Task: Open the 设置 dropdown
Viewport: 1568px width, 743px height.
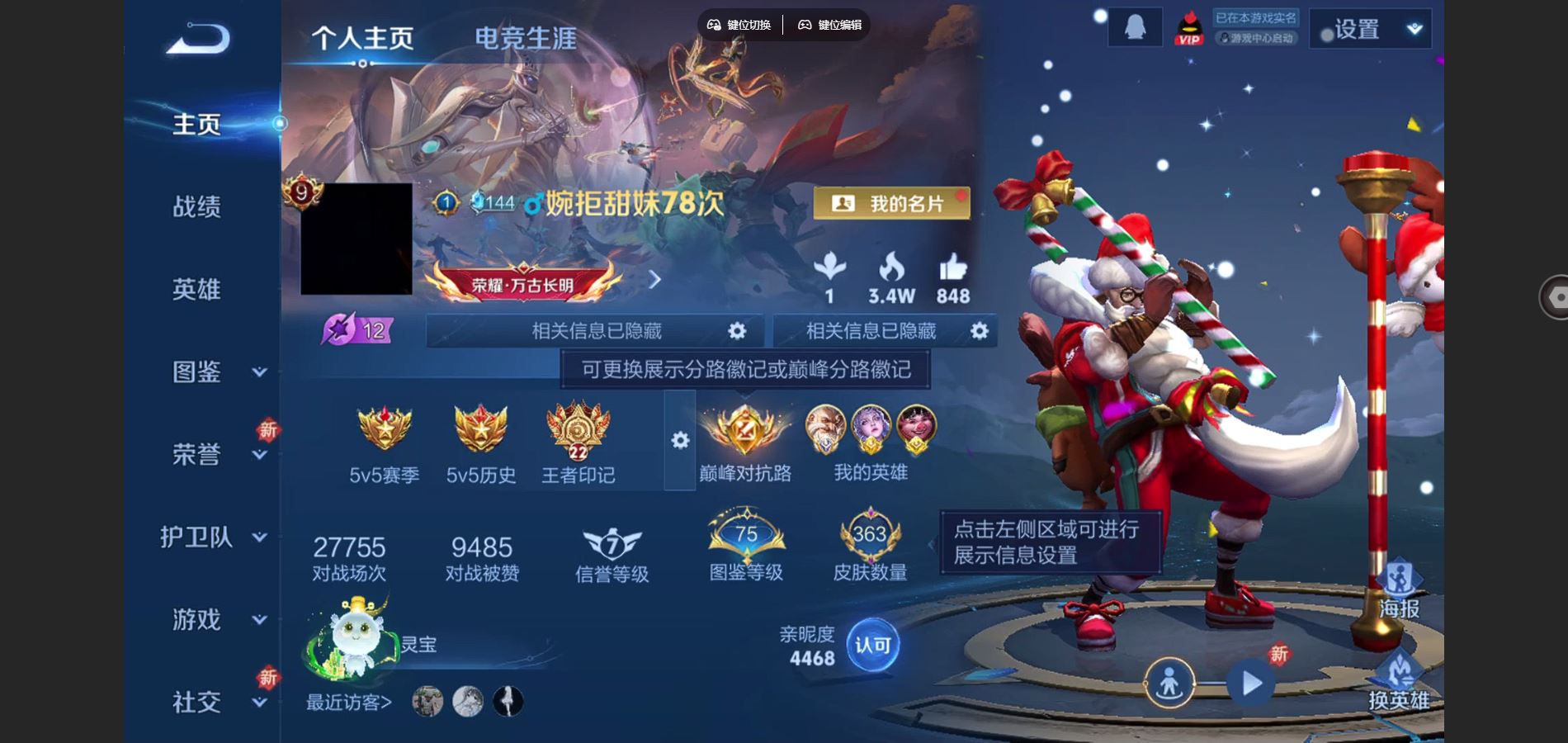Action: click(1370, 30)
